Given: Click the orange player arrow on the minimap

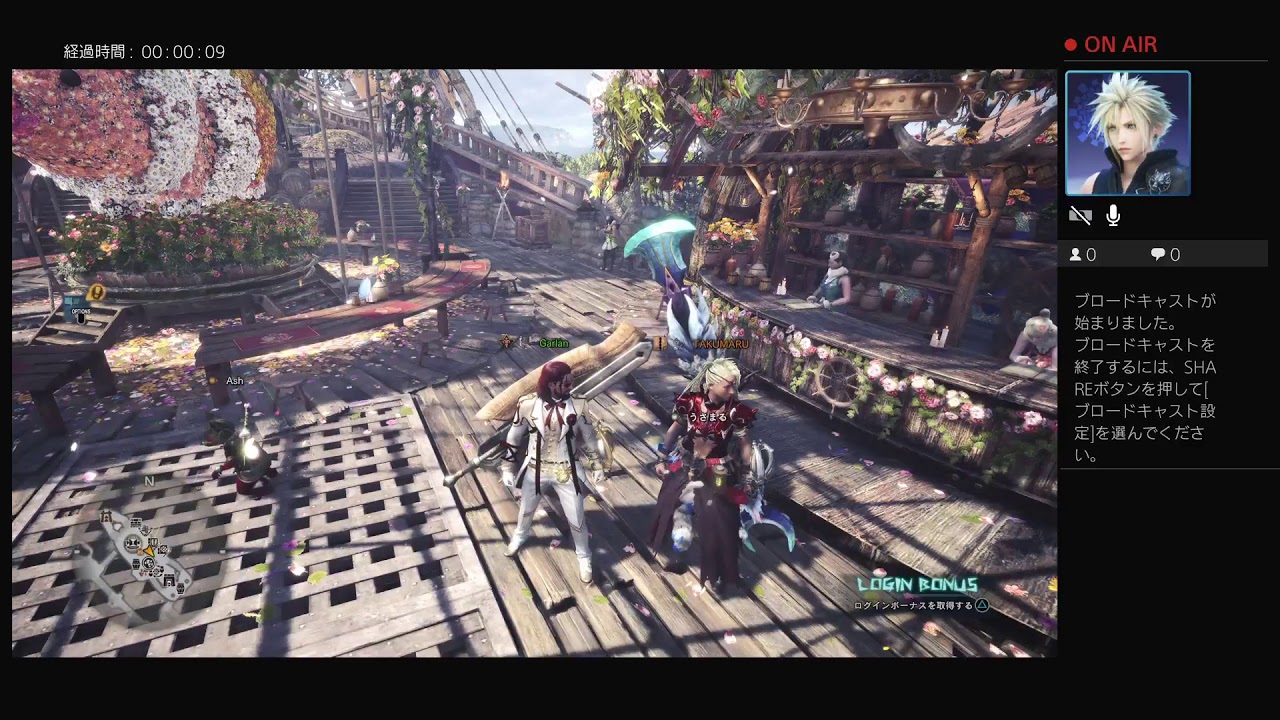Looking at the screenshot, I should tap(148, 550).
